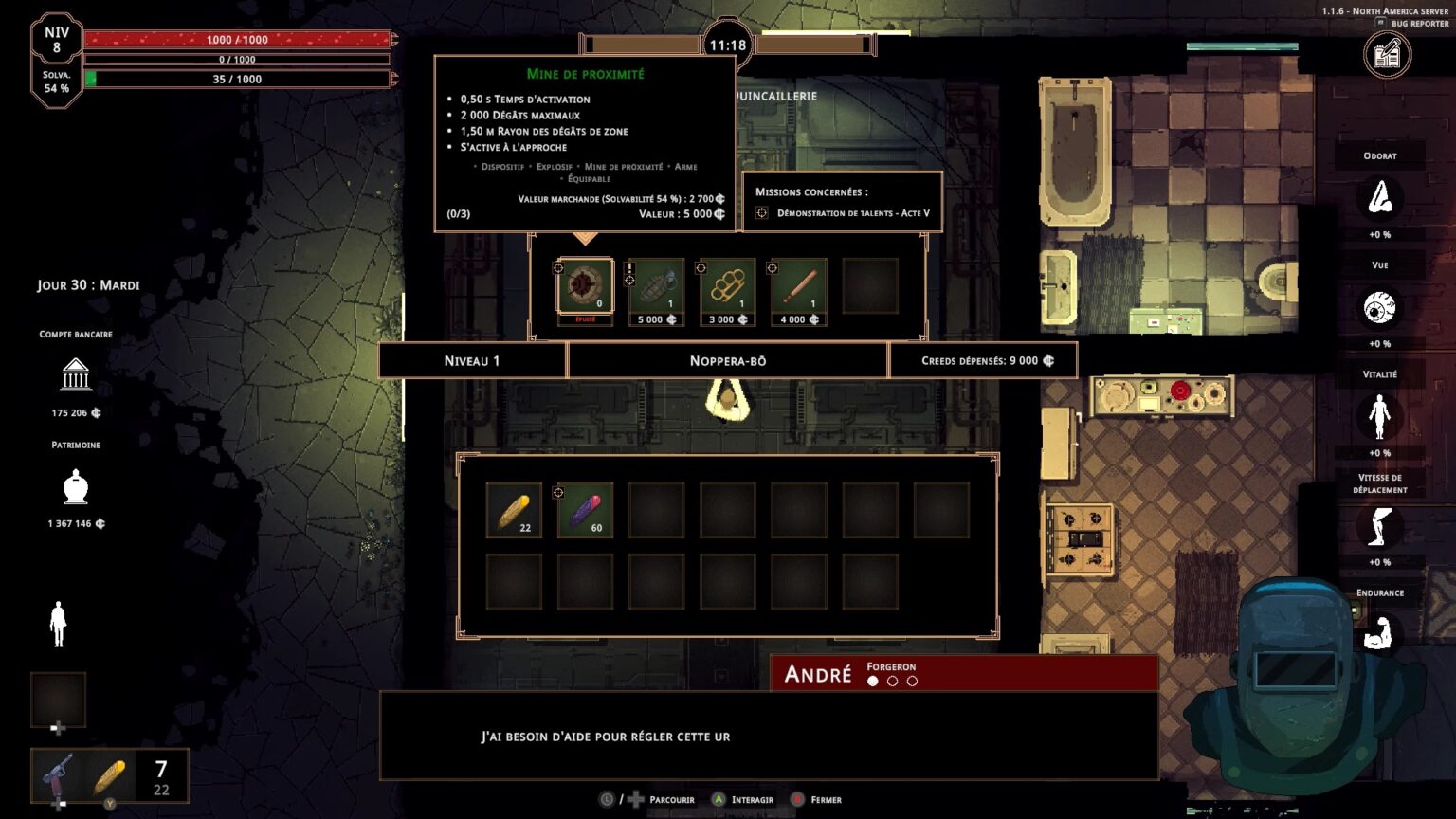The image size is (1456, 819).
Task: Click the bank building icon under Compte bancaire
Action: click(75, 374)
